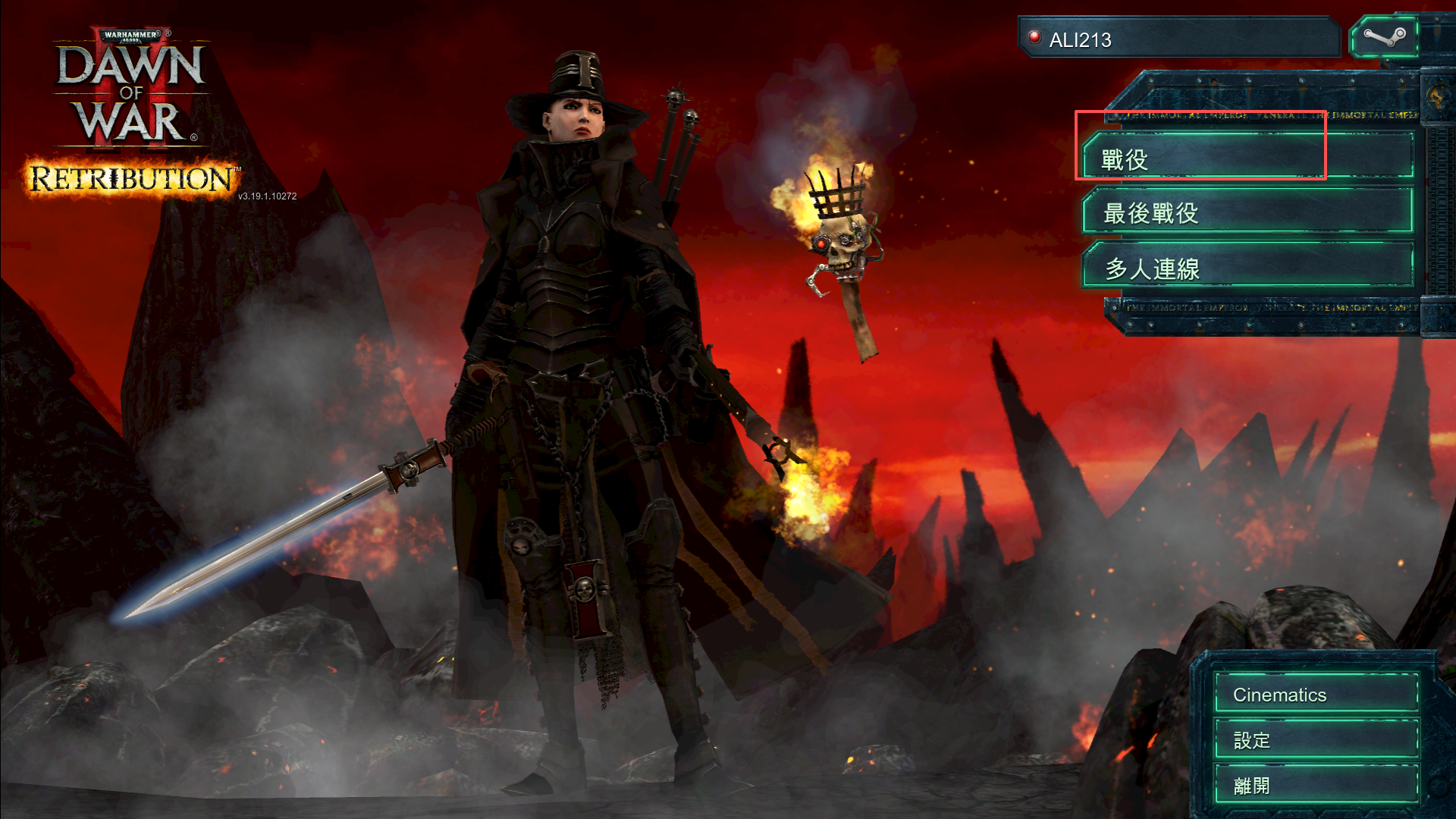Open 設定 settings

point(1316,739)
